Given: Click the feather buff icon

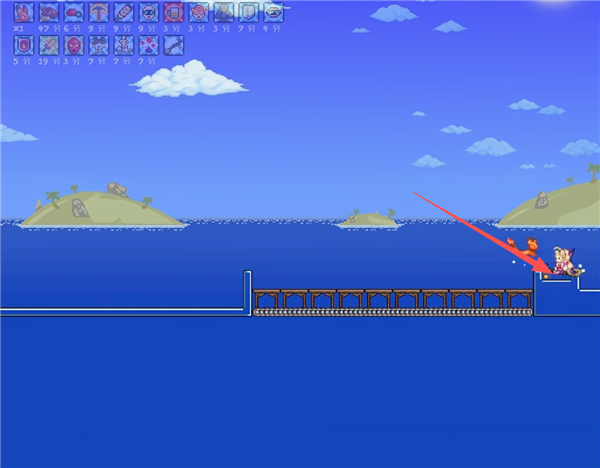Looking at the screenshot, I should click(x=124, y=13).
